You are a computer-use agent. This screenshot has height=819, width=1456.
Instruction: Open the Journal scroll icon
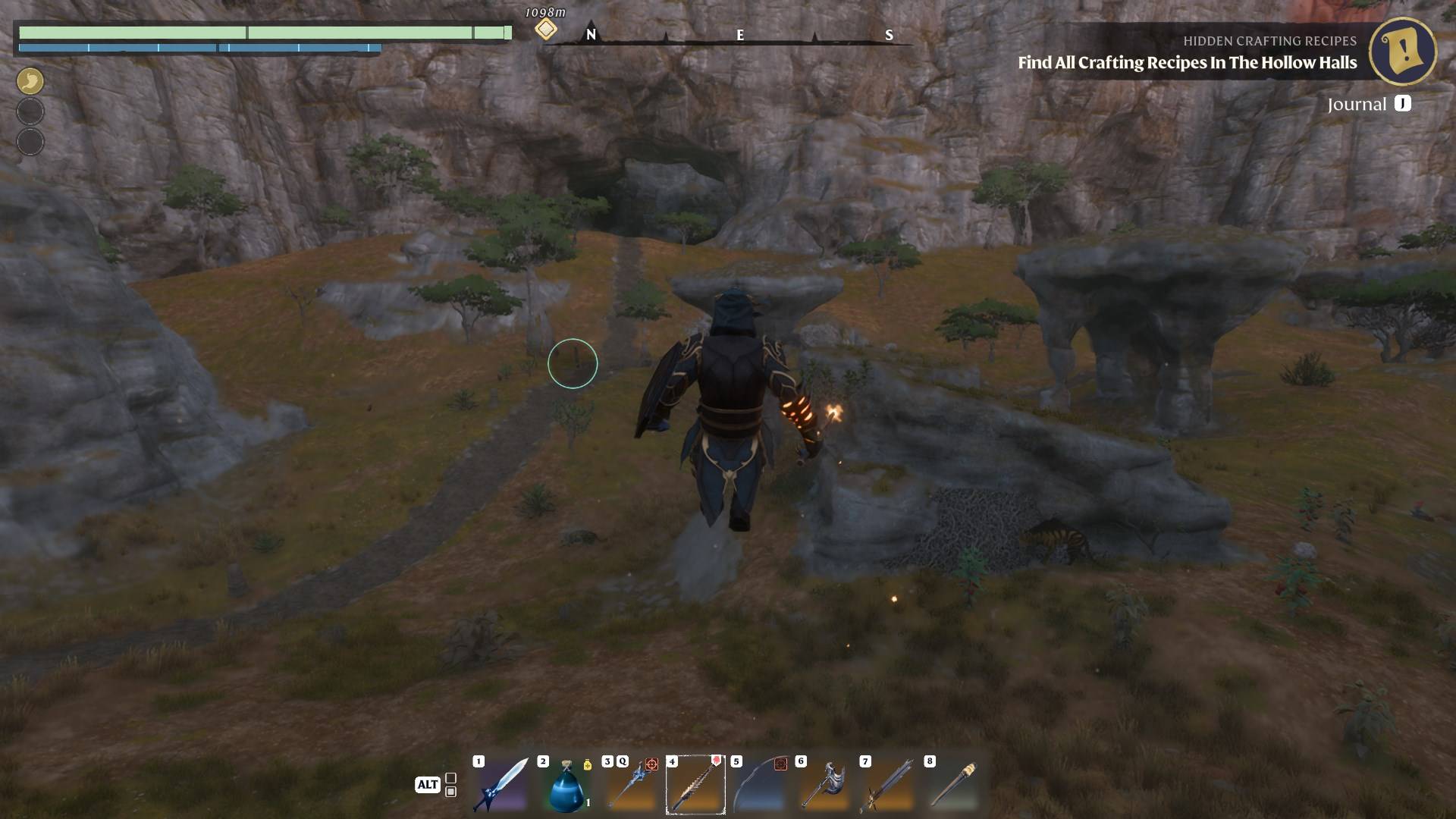(x=1403, y=51)
